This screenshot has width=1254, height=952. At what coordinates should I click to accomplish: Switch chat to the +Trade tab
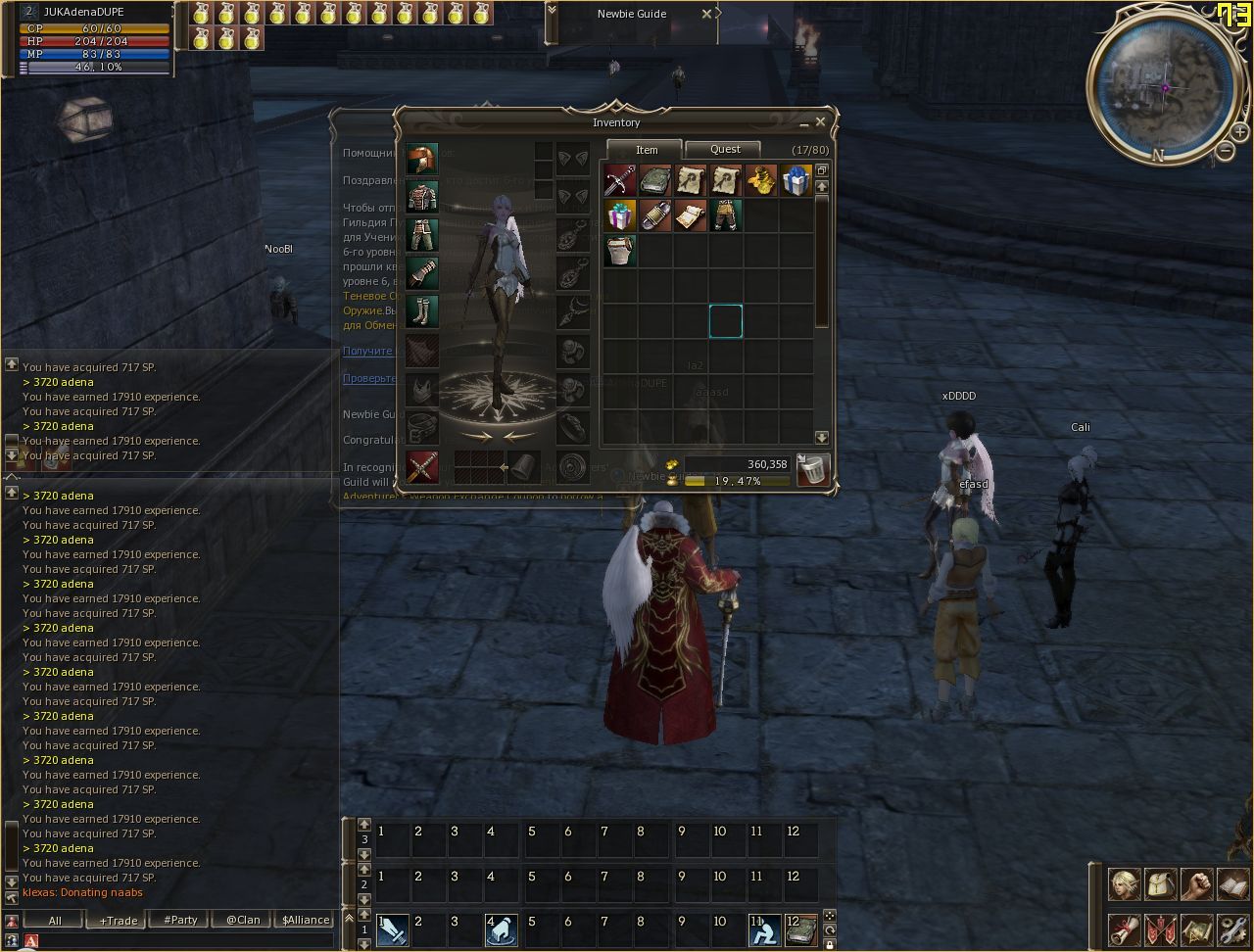point(118,921)
